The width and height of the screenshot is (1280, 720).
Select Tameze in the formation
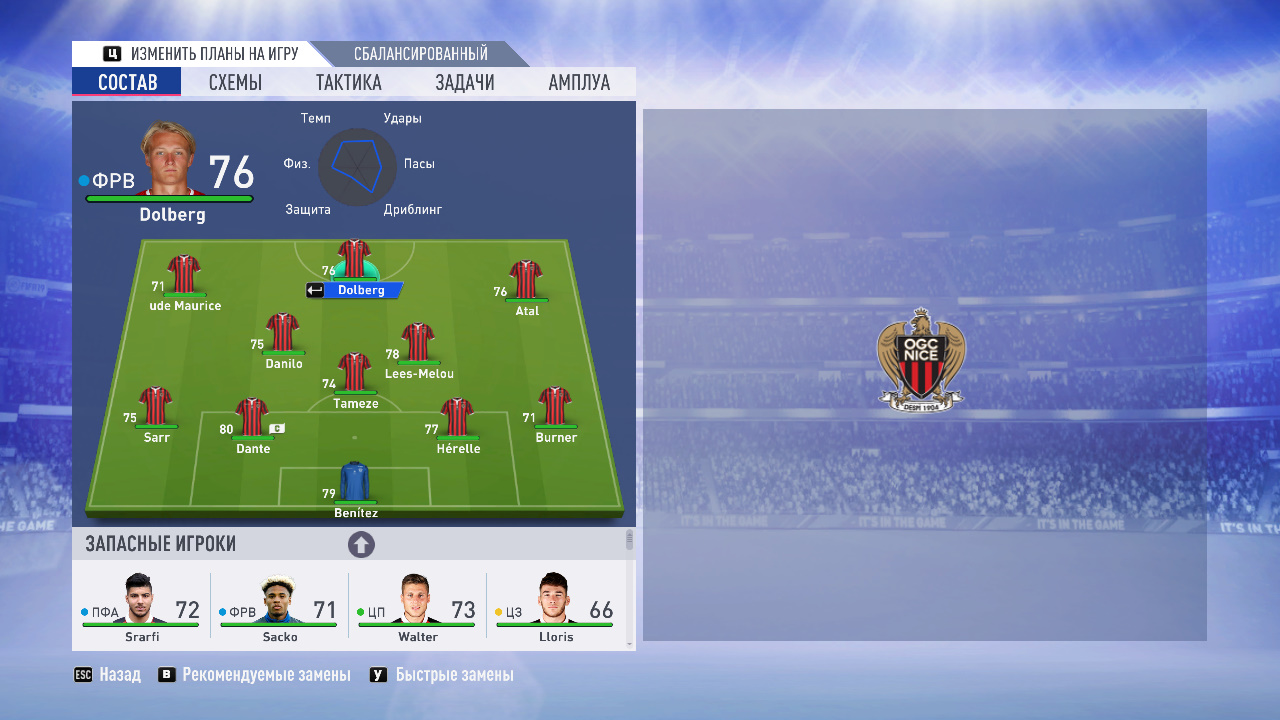[x=354, y=375]
